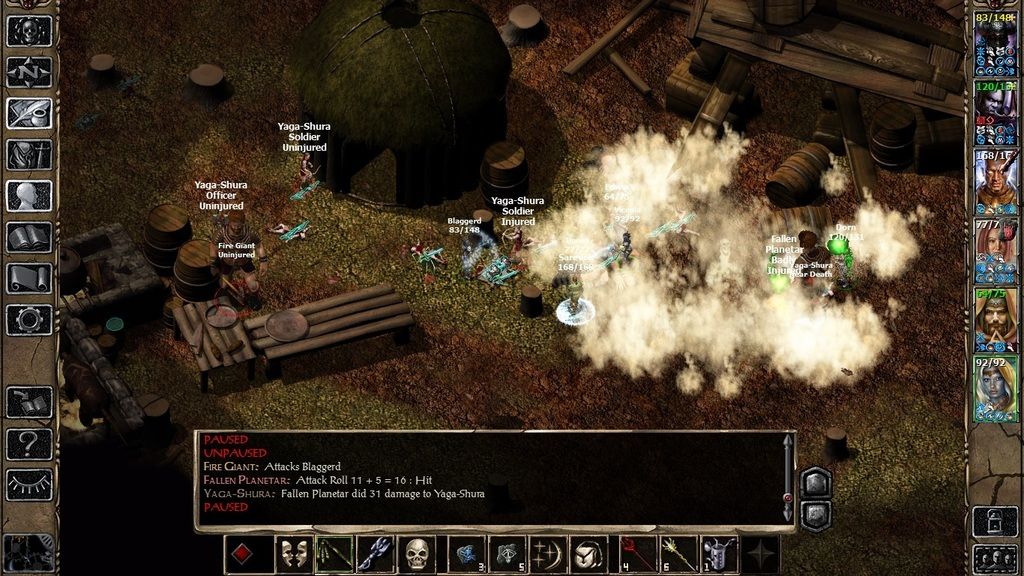The width and height of the screenshot is (1024, 576).
Task: Select the pale blue-skinned woman portrait
Action: [996, 389]
